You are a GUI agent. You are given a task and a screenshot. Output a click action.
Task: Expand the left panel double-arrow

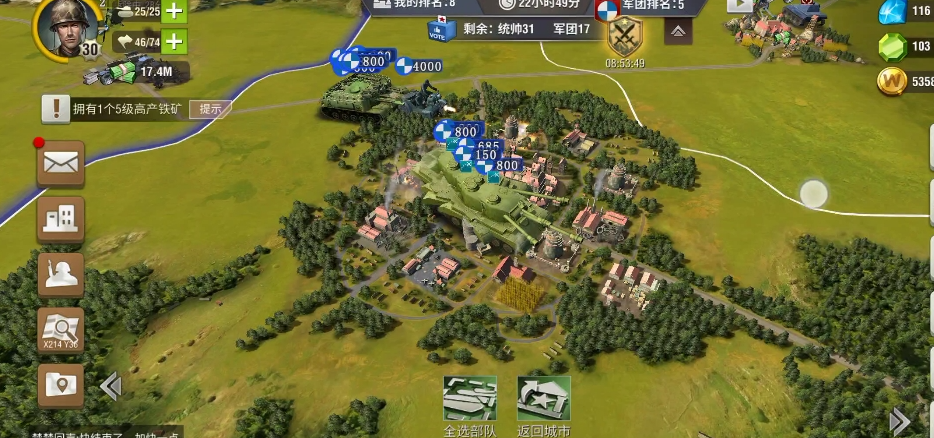[111, 385]
